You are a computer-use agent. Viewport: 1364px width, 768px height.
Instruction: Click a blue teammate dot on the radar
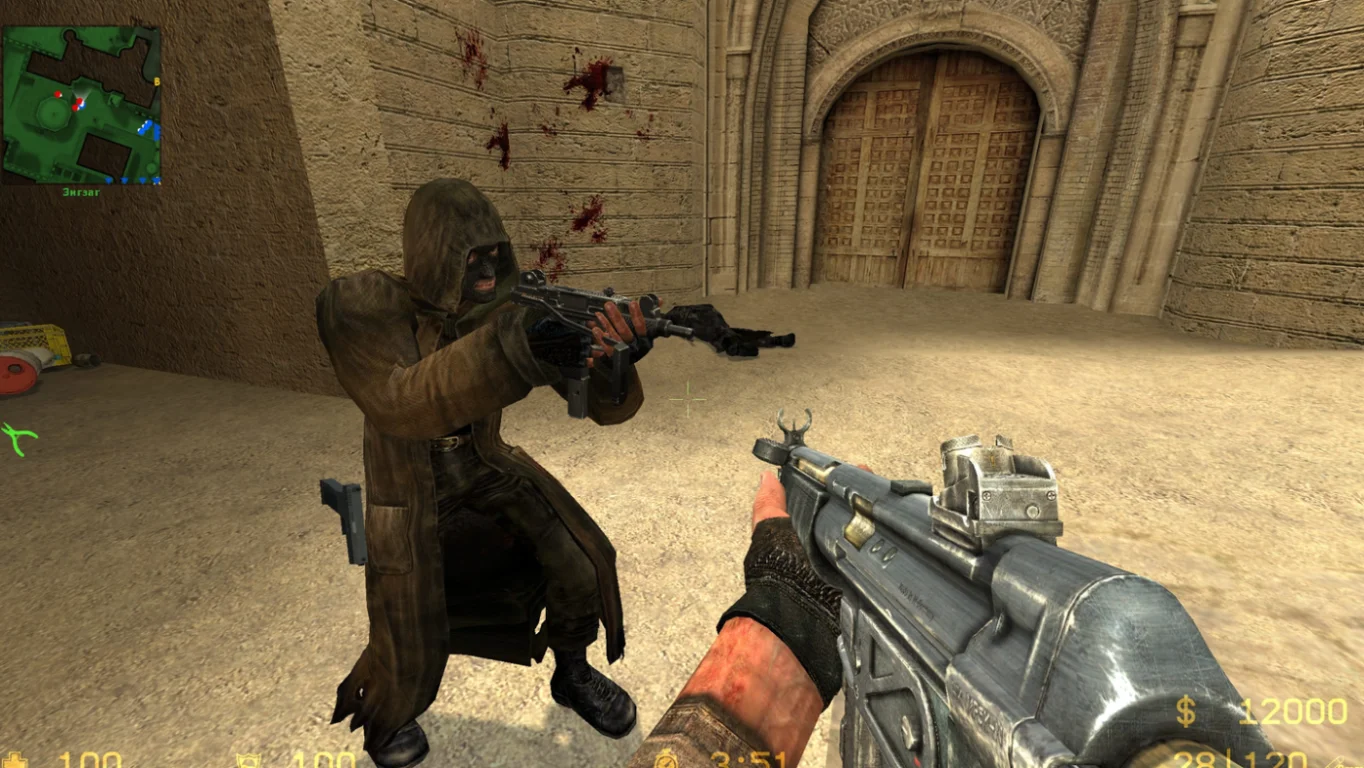pyautogui.click(x=149, y=124)
